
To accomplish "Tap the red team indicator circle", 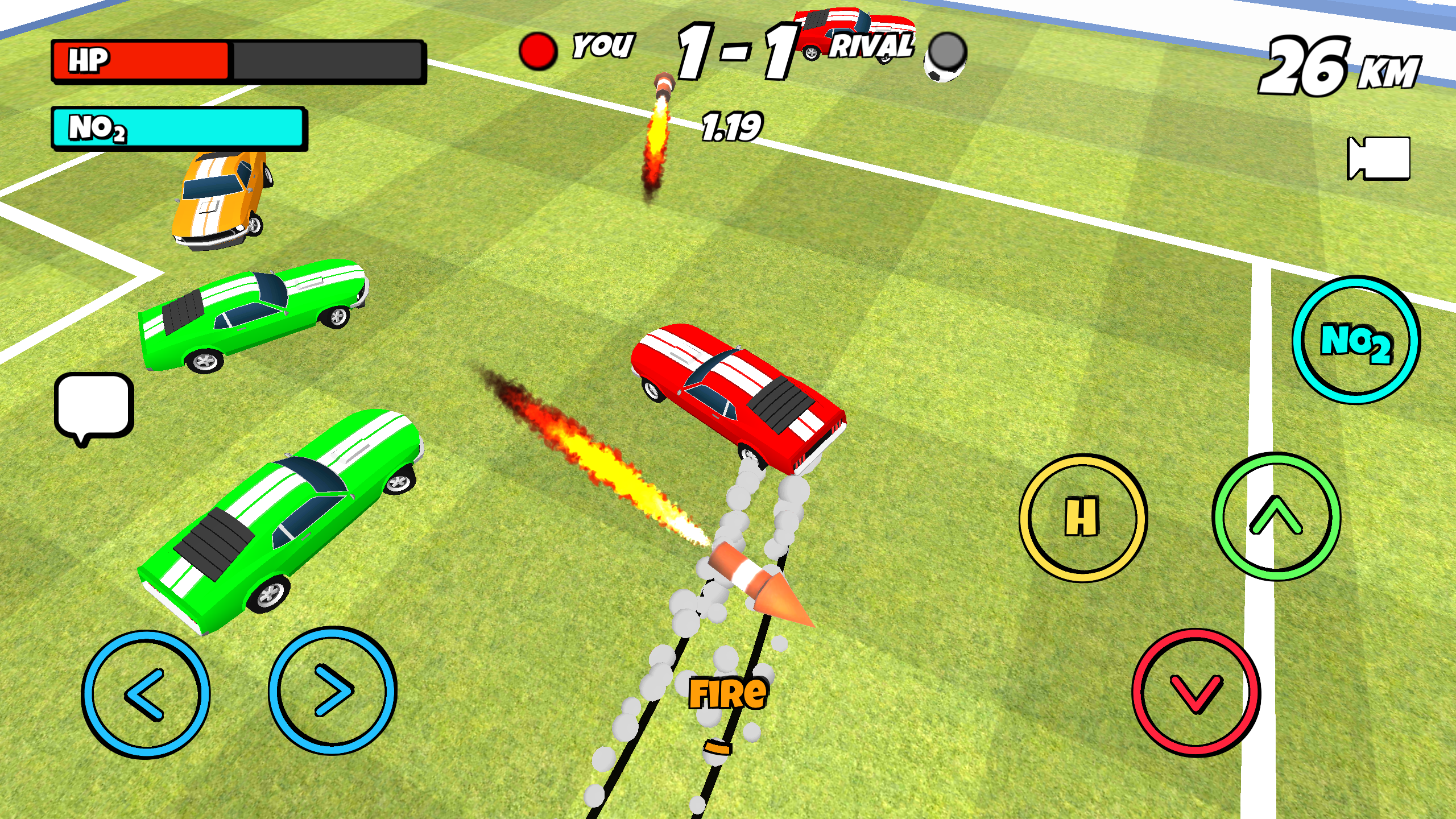I will tap(536, 49).
